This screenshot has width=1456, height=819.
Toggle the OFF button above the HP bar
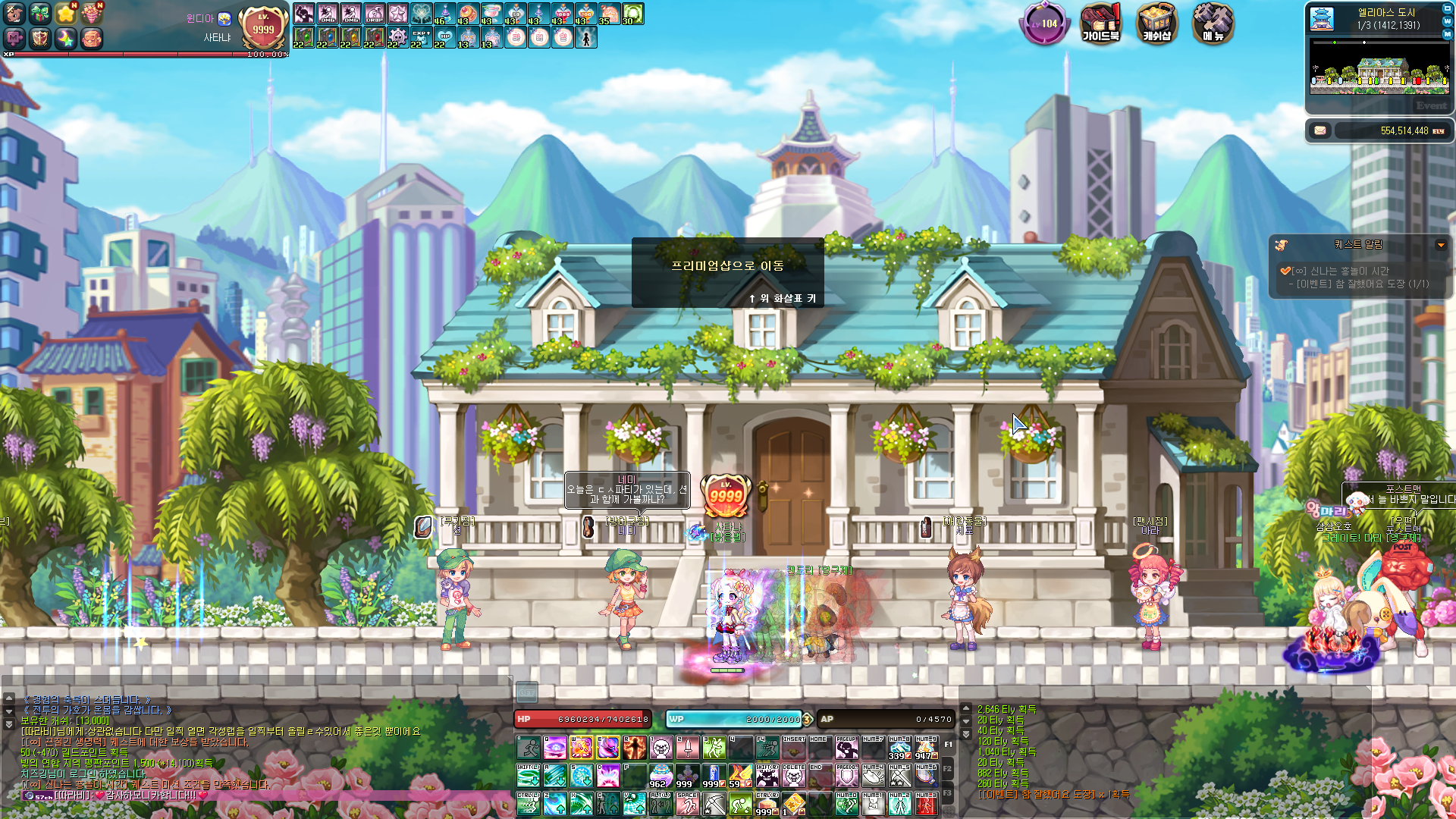527,691
